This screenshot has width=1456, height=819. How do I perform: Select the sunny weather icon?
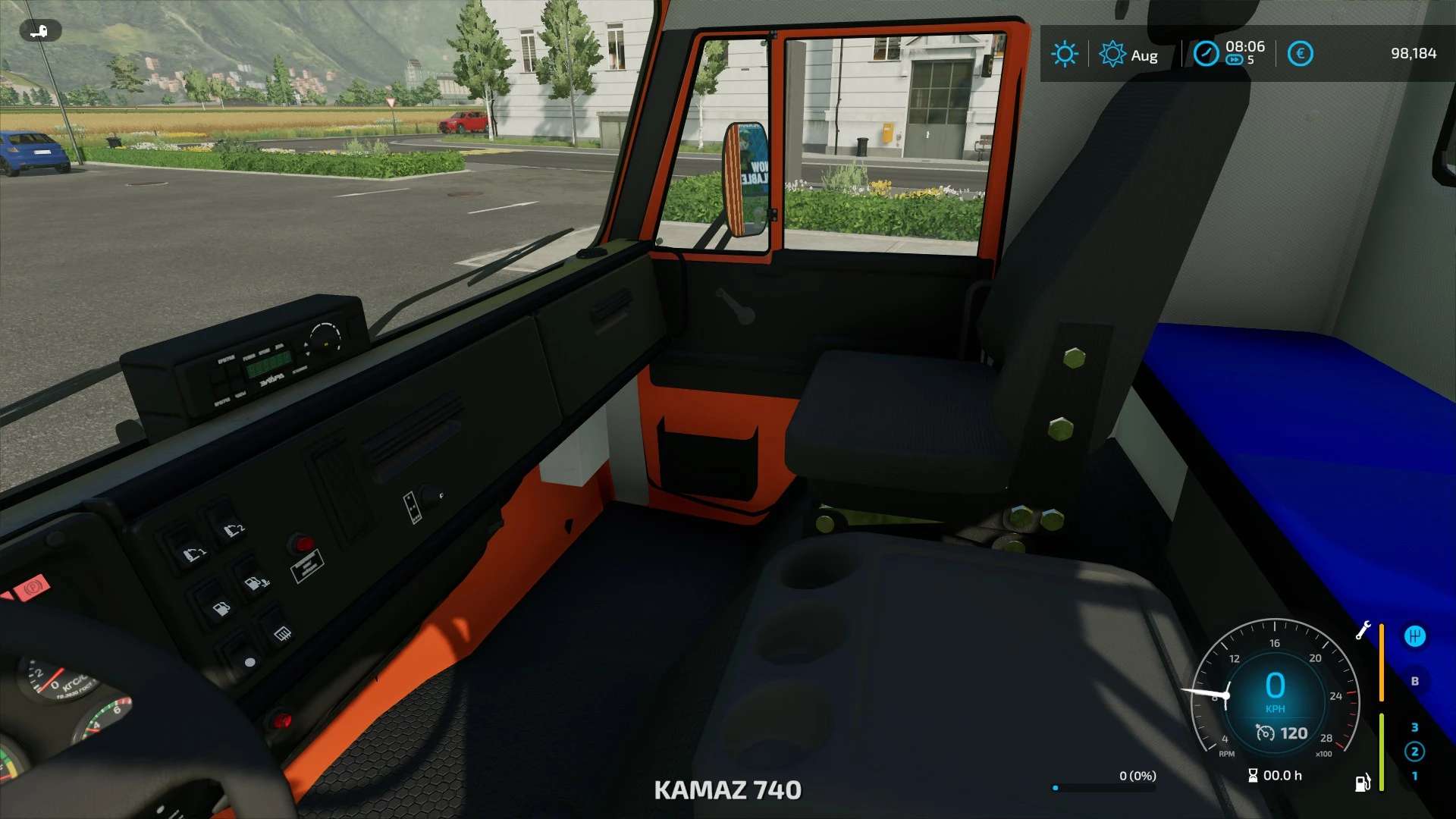[x=1065, y=55]
